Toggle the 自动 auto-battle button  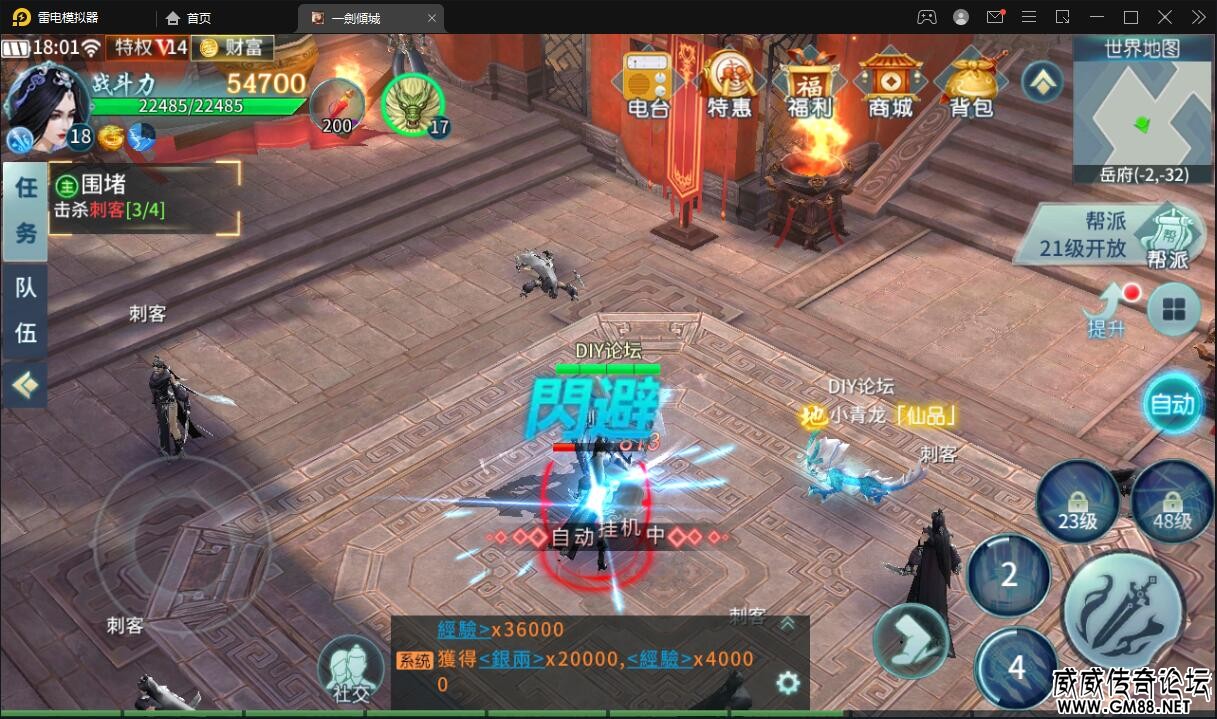(x=1173, y=404)
